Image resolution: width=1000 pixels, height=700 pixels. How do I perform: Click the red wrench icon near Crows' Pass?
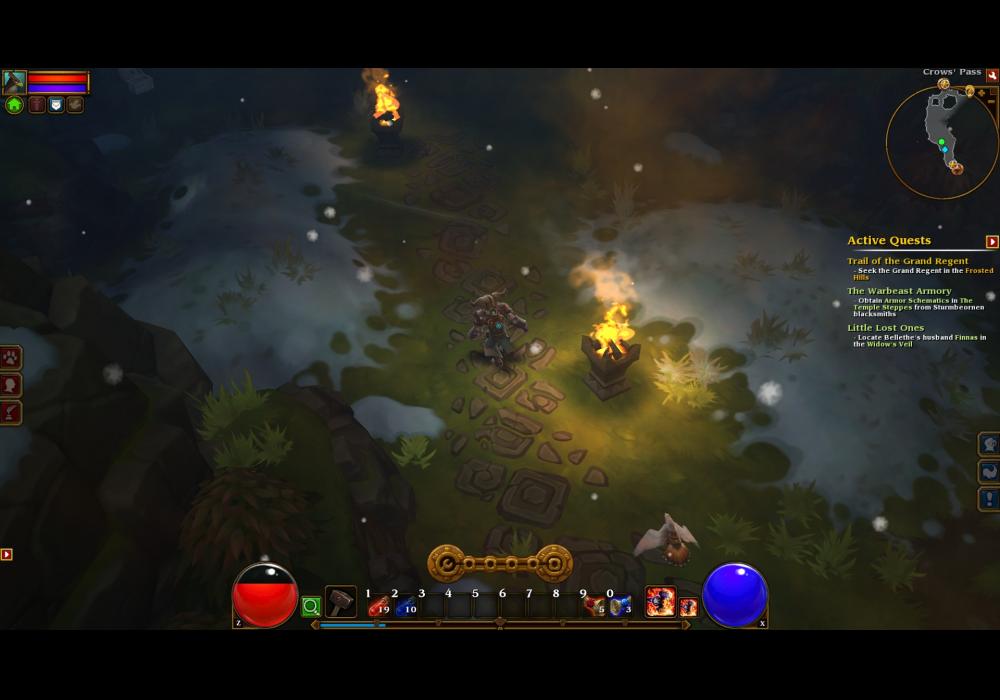coord(992,75)
